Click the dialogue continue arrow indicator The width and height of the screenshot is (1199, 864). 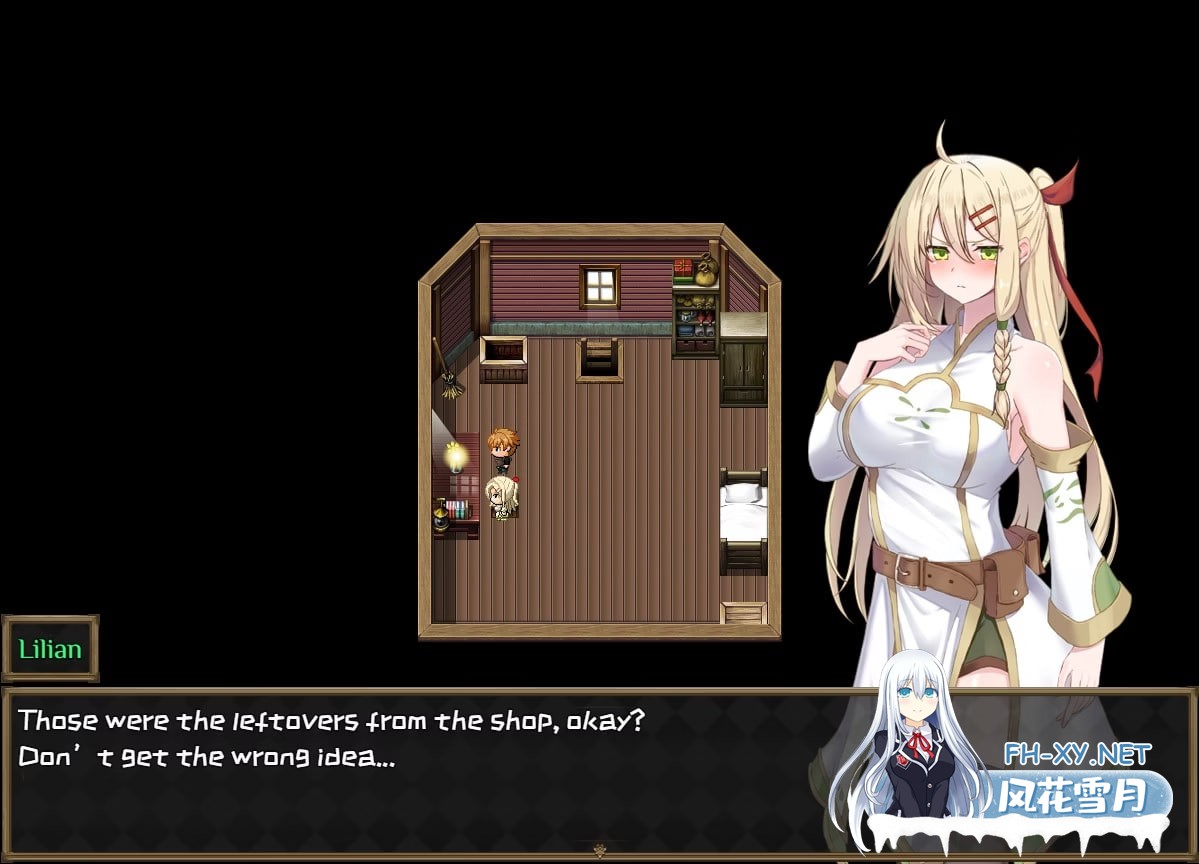(599, 851)
